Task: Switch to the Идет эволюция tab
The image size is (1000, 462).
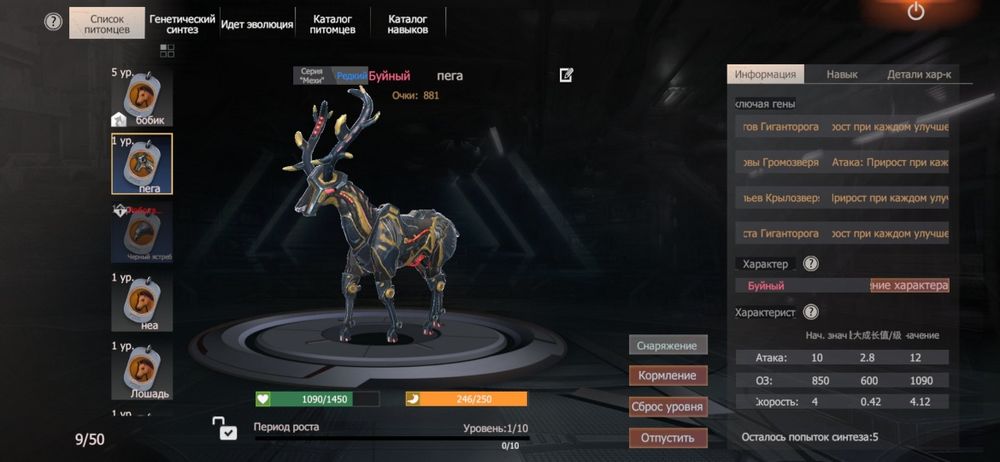Action: pos(257,23)
